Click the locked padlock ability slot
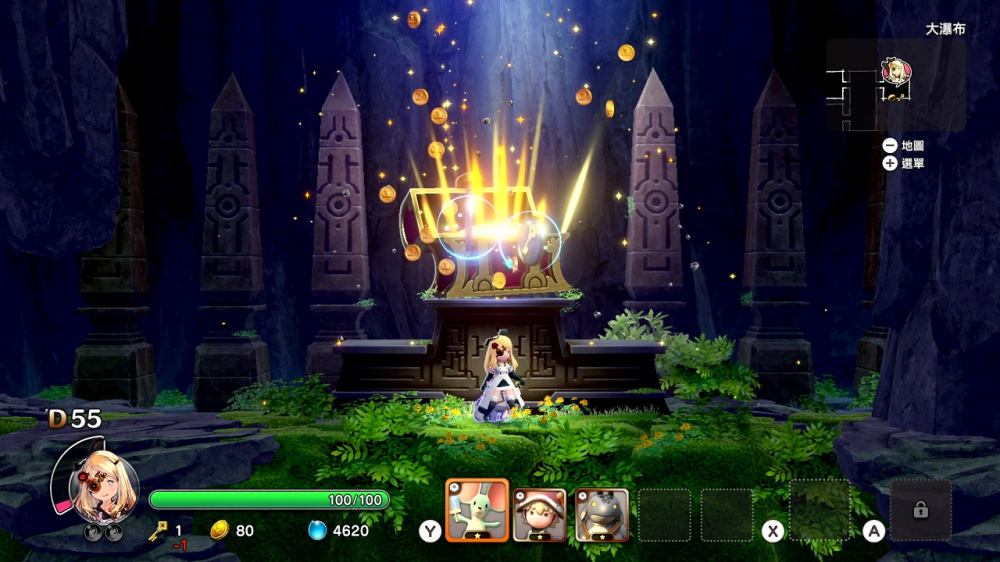 pos(920,511)
